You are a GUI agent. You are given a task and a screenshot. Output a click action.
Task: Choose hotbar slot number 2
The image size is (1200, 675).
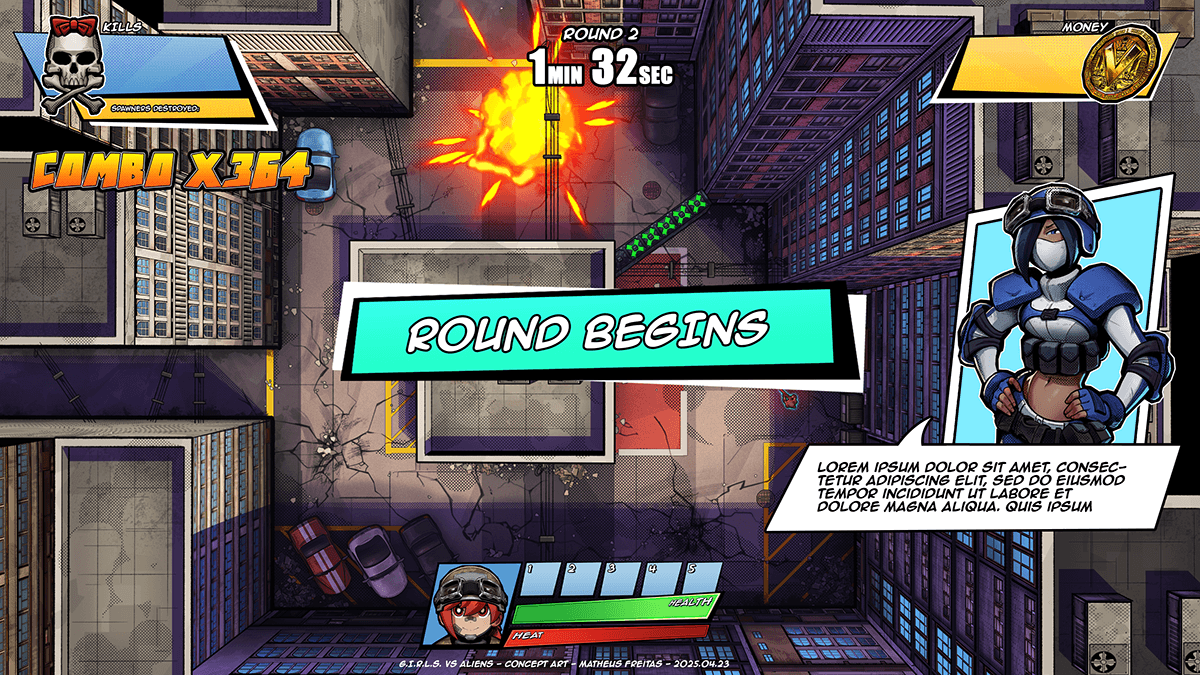tap(580, 581)
